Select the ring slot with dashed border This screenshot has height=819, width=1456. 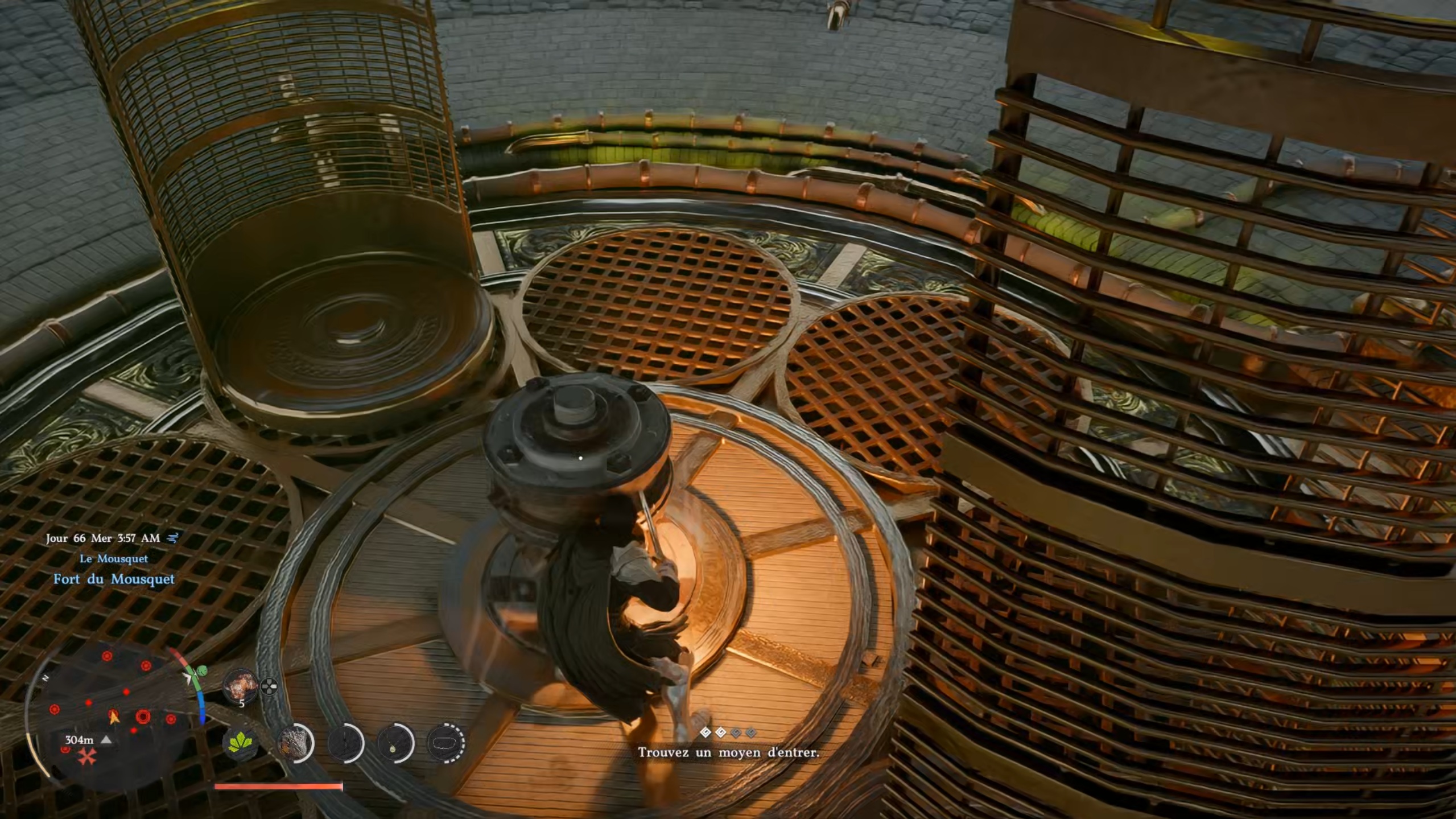tap(446, 743)
